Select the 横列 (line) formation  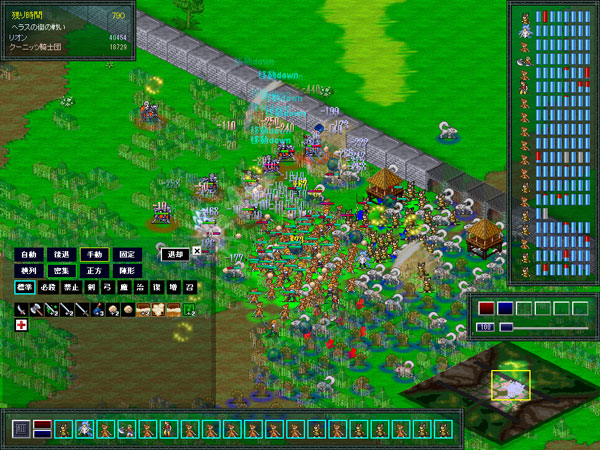click(27, 271)
